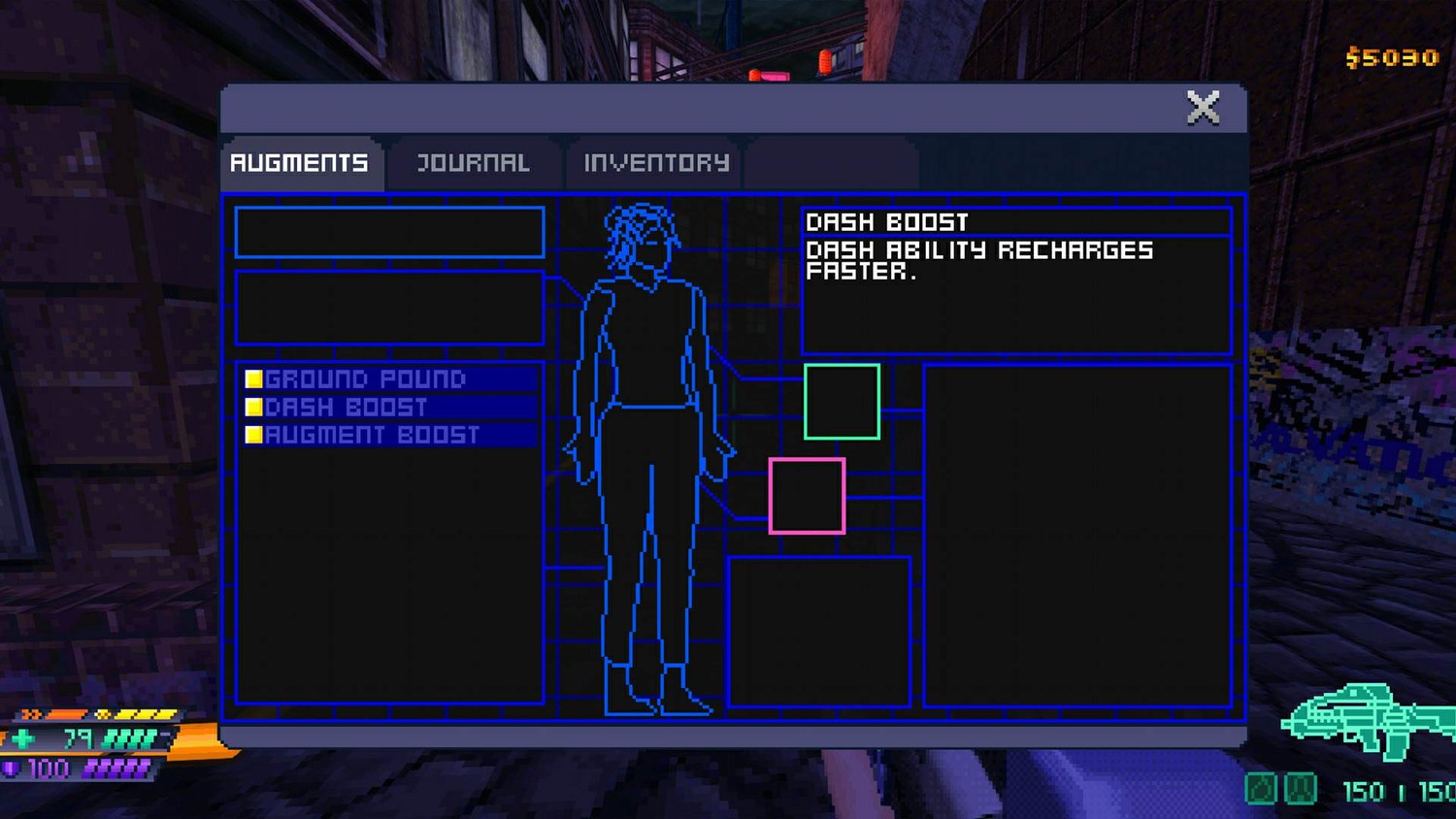The image size is (1456, 819).
Task: Close the augments window
Action: (1203, 108)
